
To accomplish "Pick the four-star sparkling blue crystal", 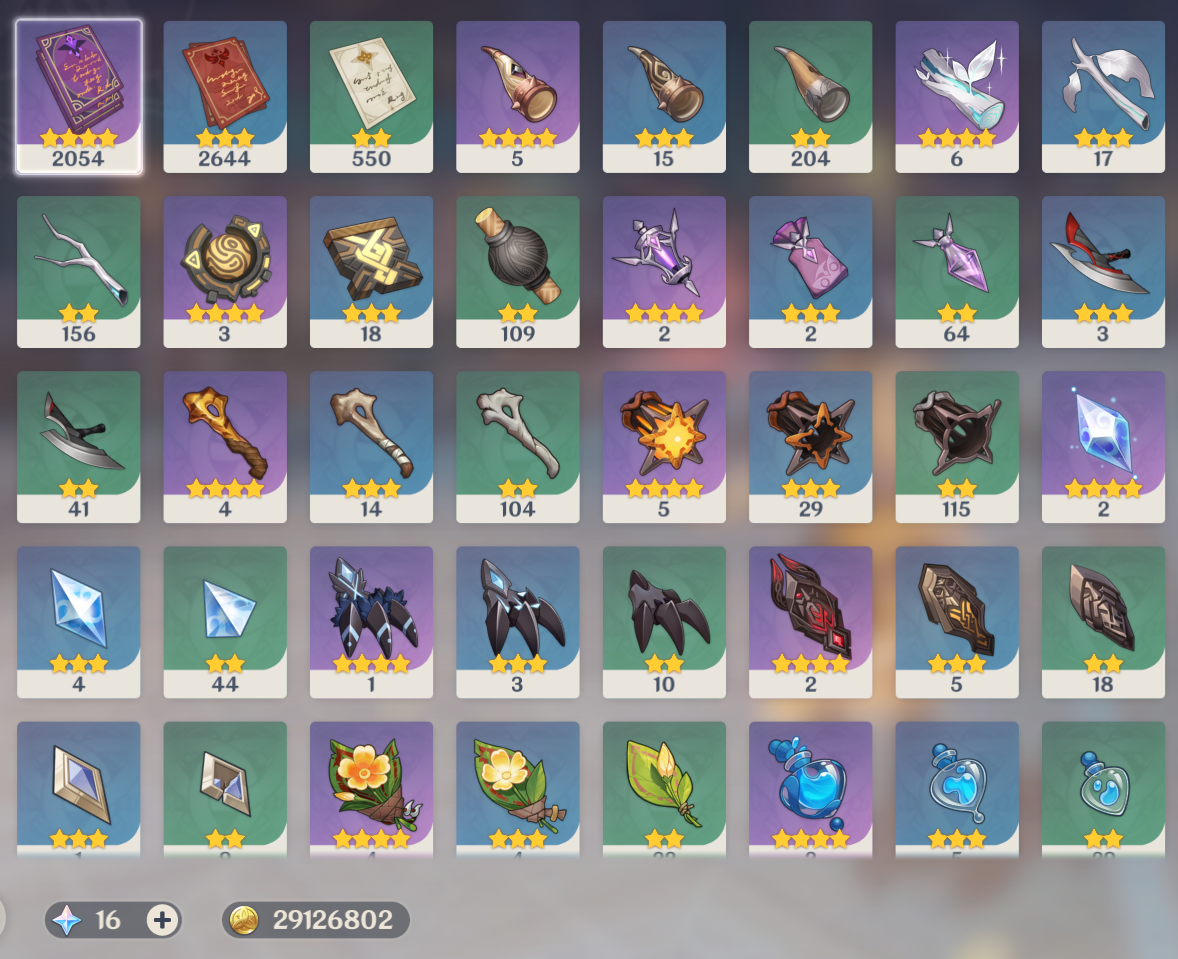I will click(1103, 444).
